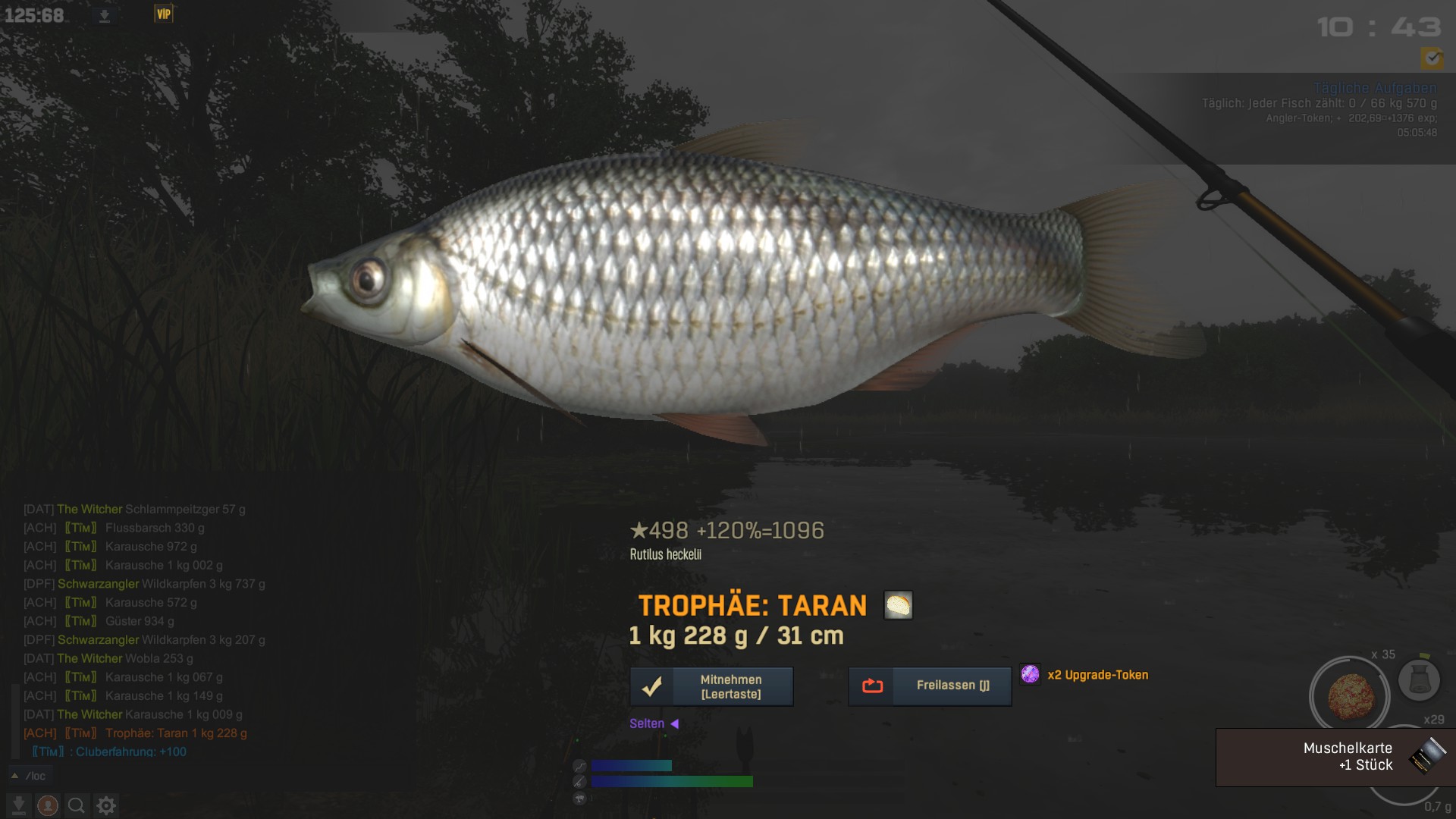Screen dimensions: 1456x819
Task: Select the Trophäe: Taran chat message
Action: (176, 733)
